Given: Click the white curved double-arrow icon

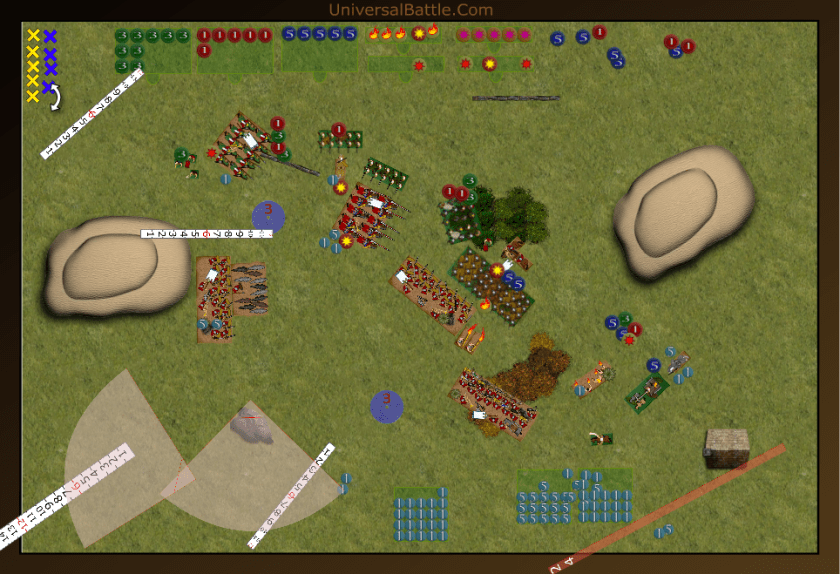Looking at the screenshot, I should click(55, 96).
